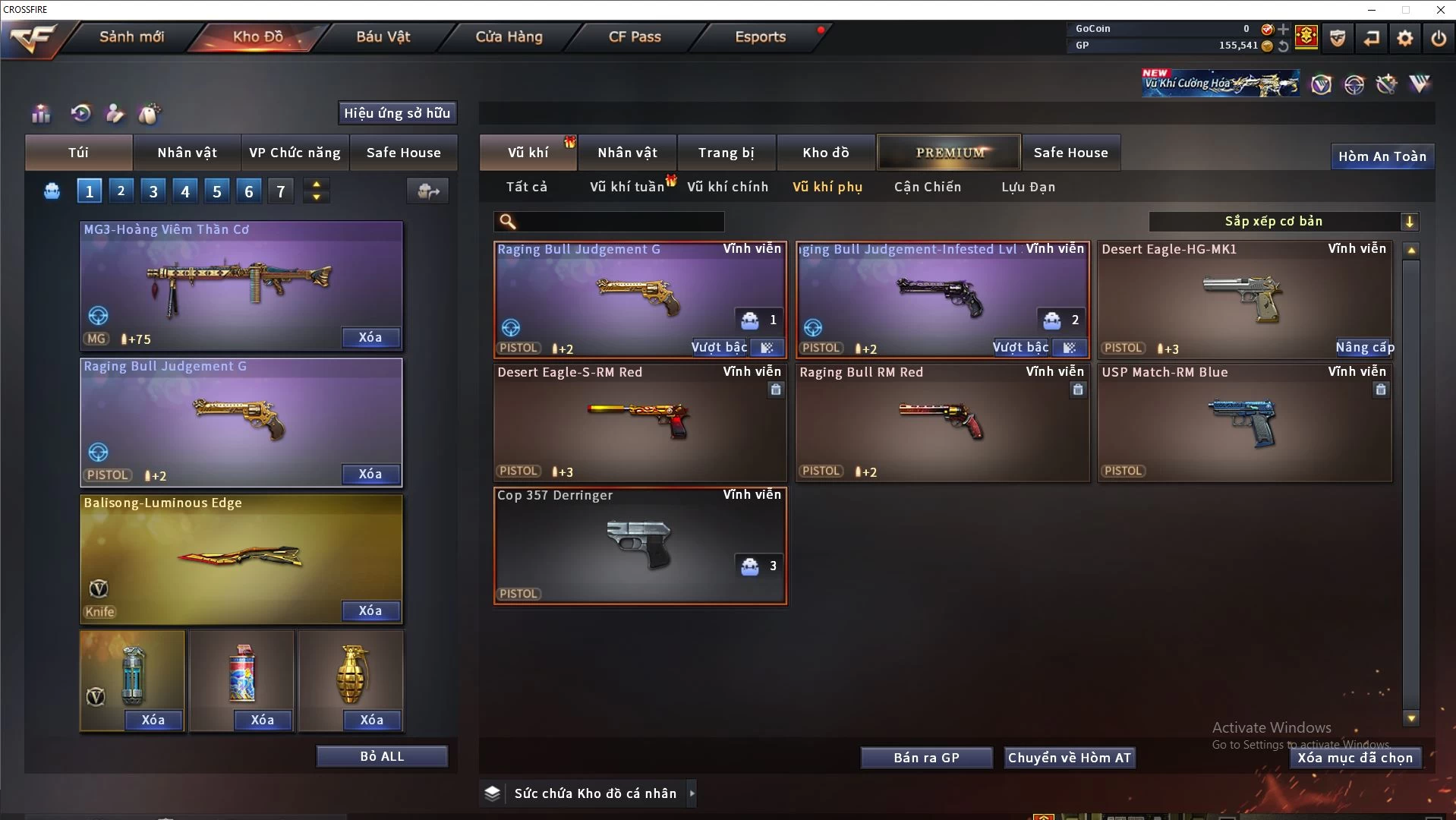Image resolution: width=1456 pixels, height=820 pixels.
Task: Open the gear settings icon
Action: (1405, 38)
